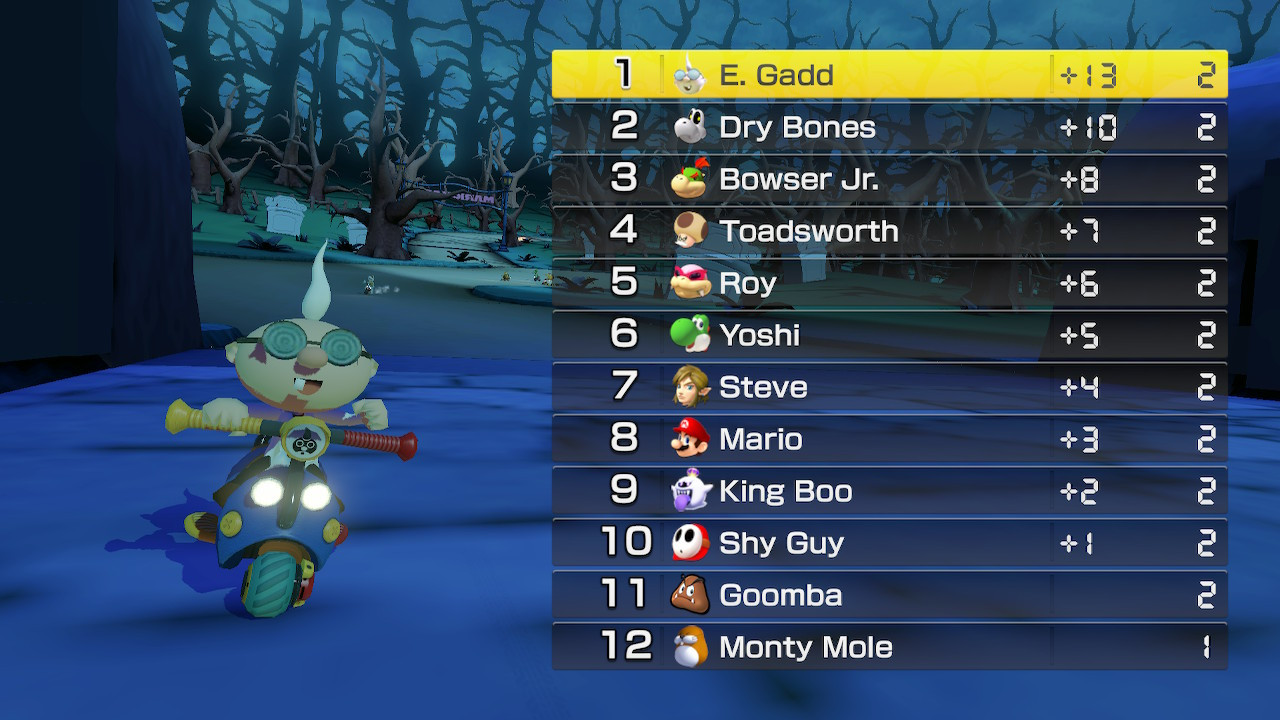
Task: Select the Roy character portrait
Action: coord(691,283)
